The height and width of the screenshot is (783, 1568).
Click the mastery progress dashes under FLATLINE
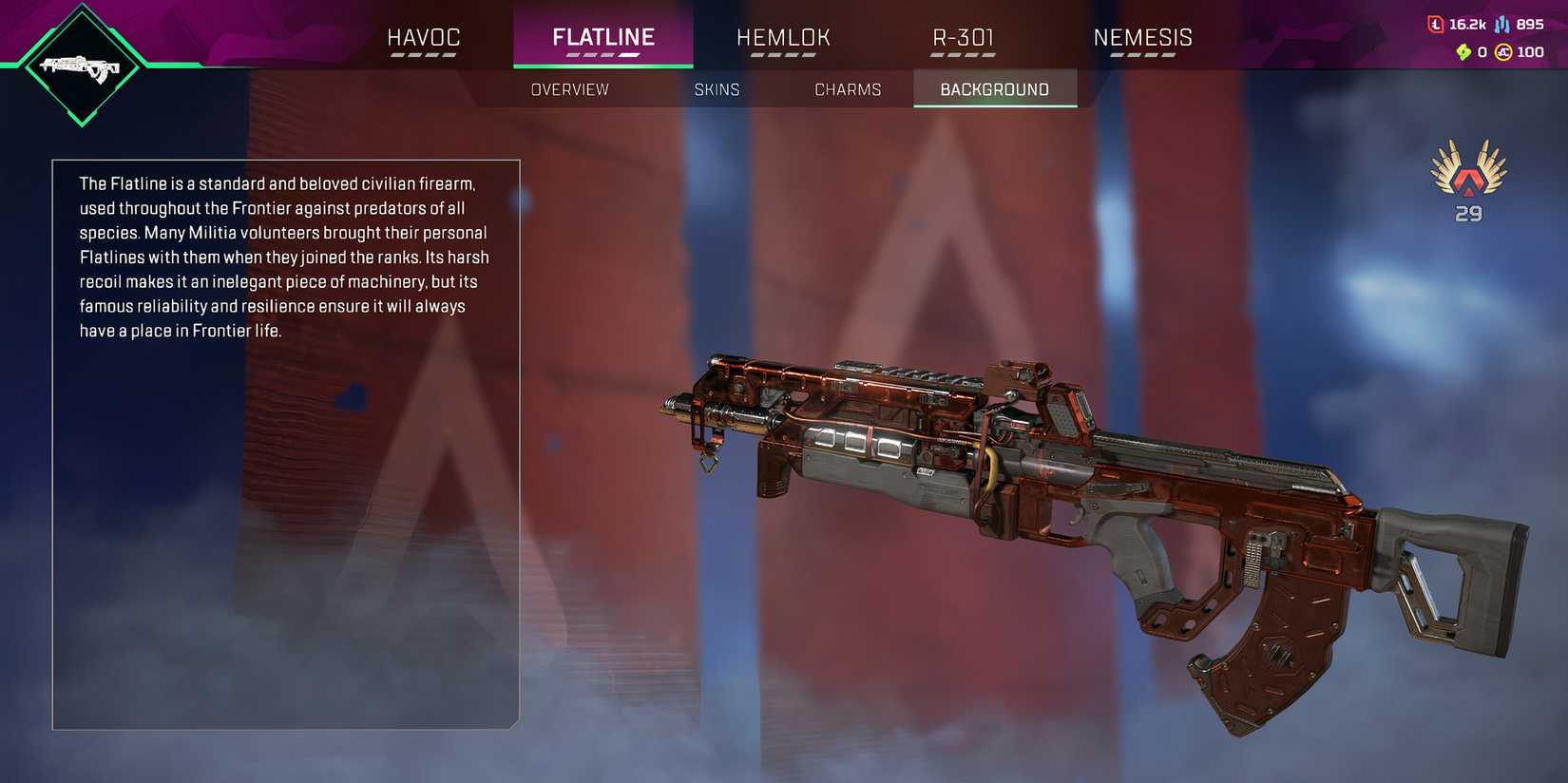click(602, 55)
